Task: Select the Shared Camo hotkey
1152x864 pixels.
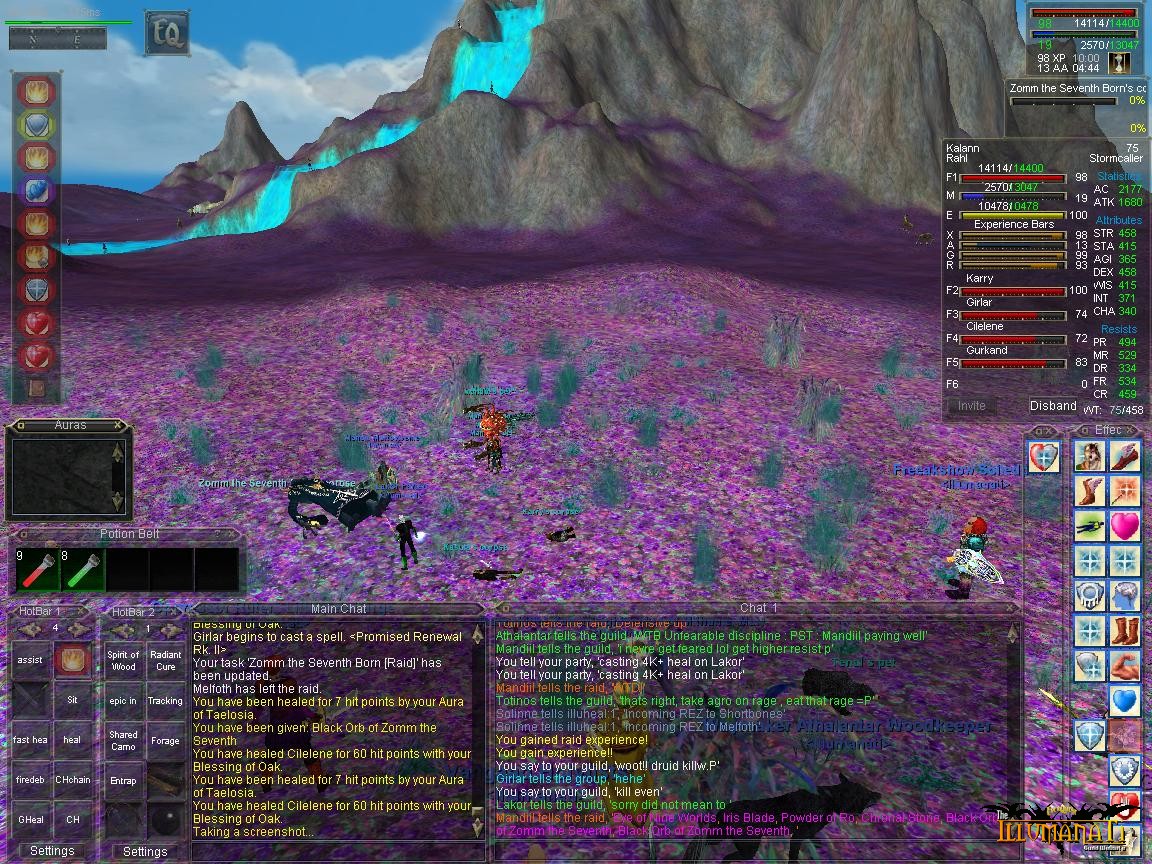Action: 124,741
